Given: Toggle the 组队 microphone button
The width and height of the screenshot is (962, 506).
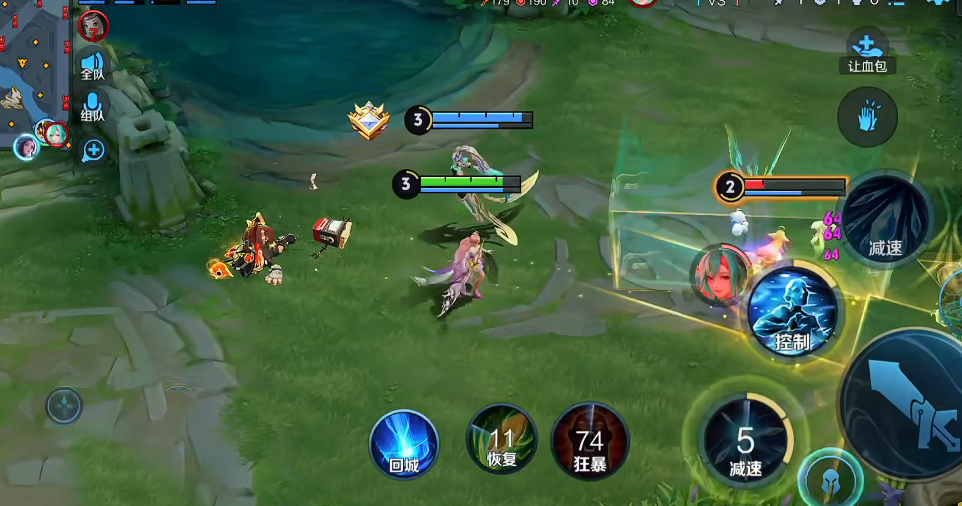Looking at the screenshot, I should click(92, 107).
